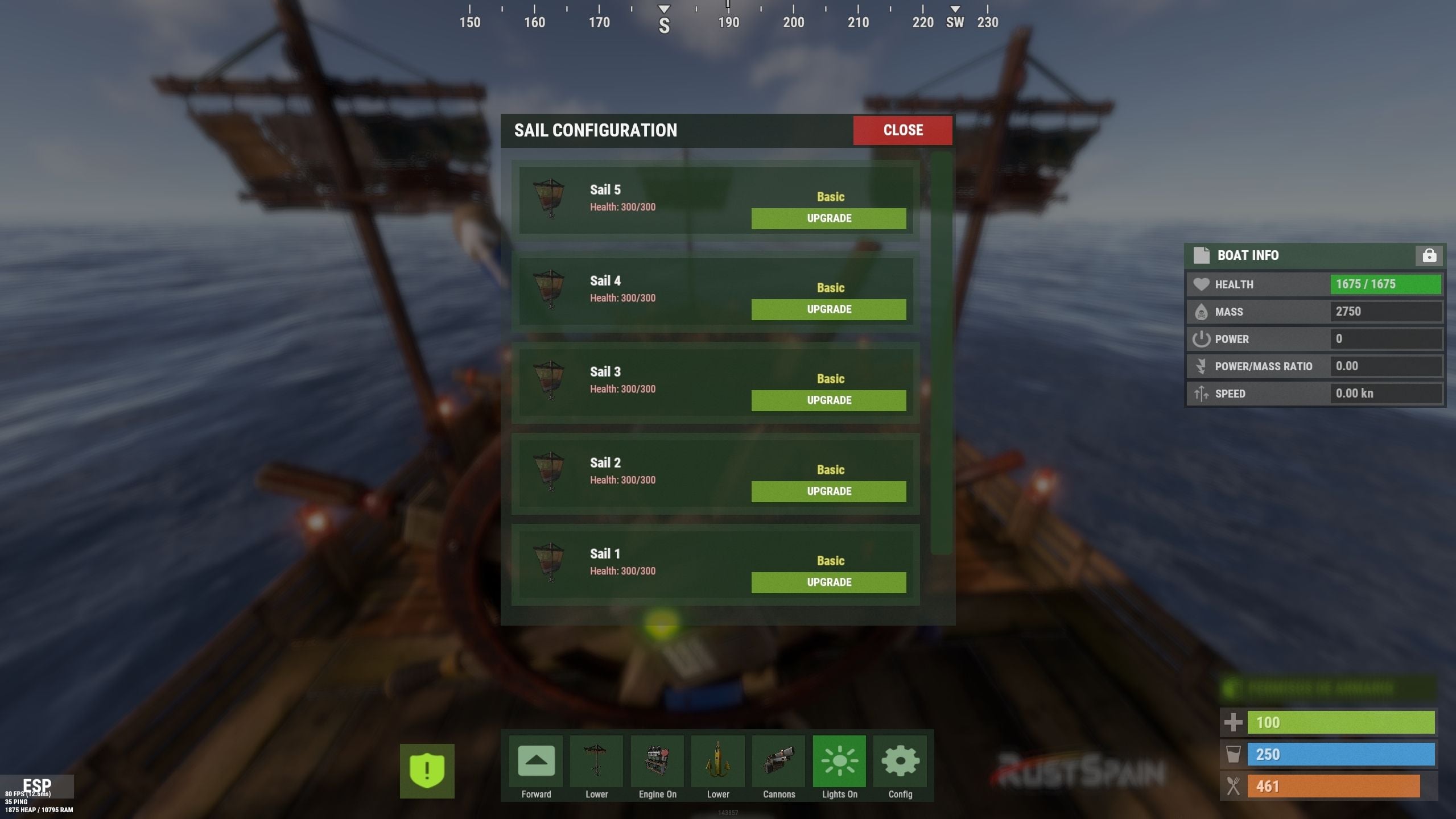Image resolution: width=1456 pixels, height=819 pixels.
Task: Click the green shield alert icon
Action: pyautogui.click(x=427, y=771)
